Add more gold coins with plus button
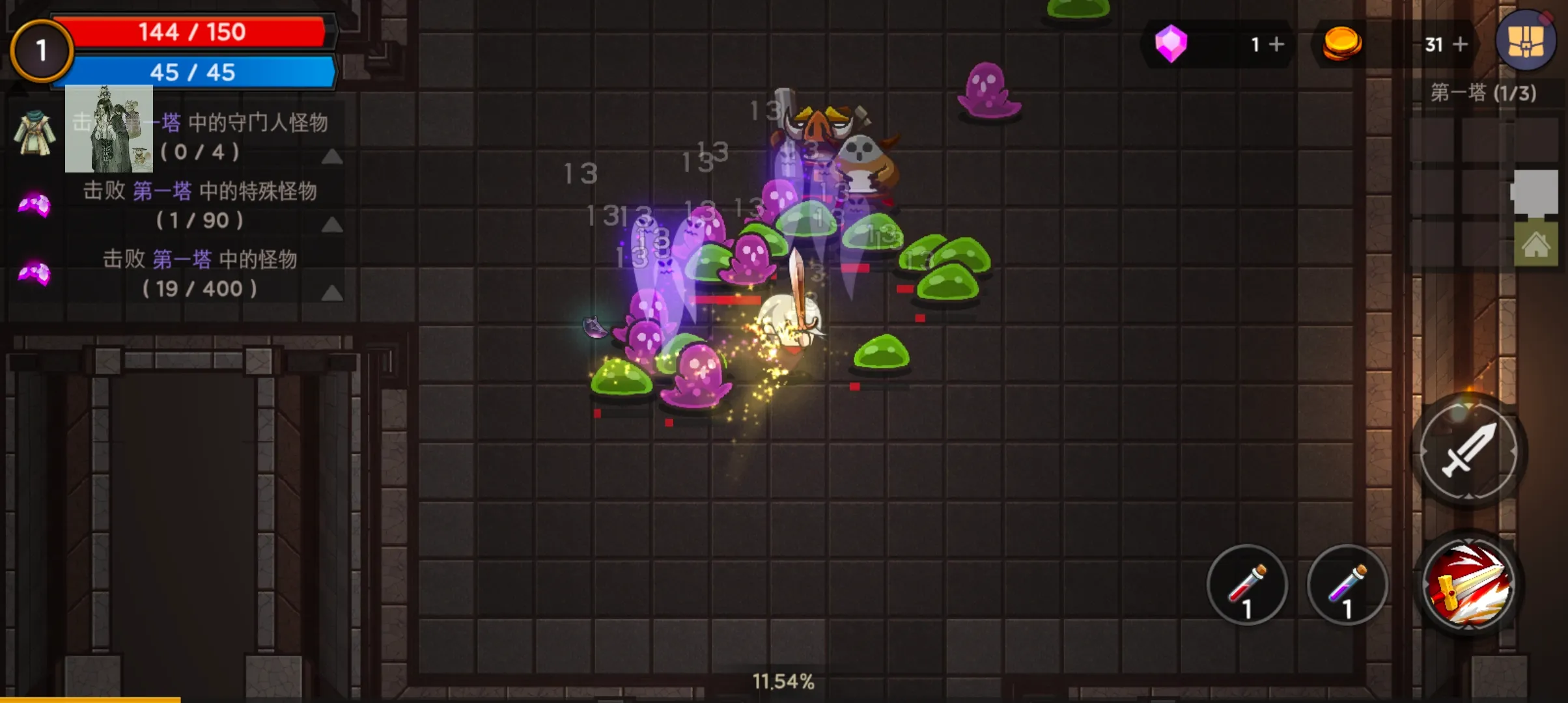The image size is (1568, 703). pos(1460,44)
